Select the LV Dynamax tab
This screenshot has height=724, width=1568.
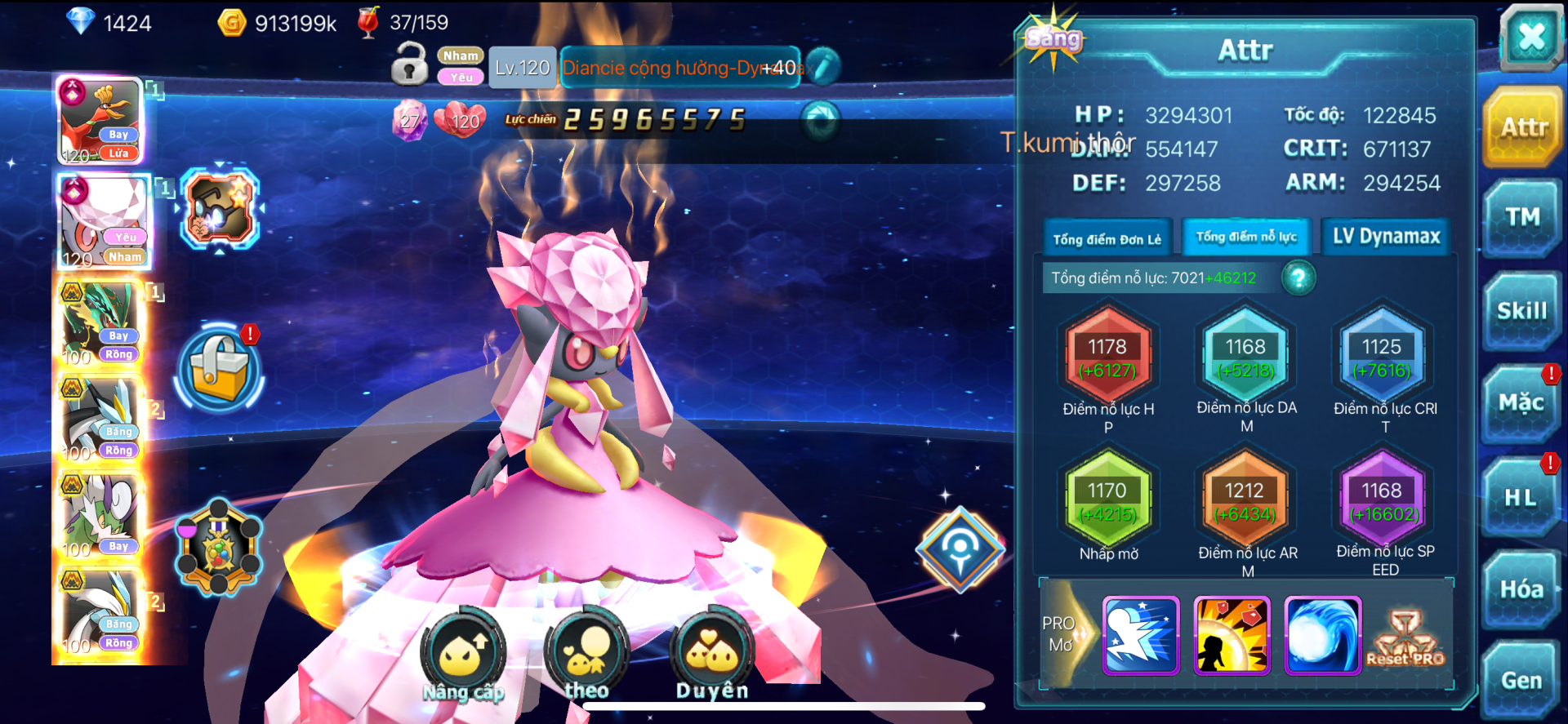coord(1386,237)
